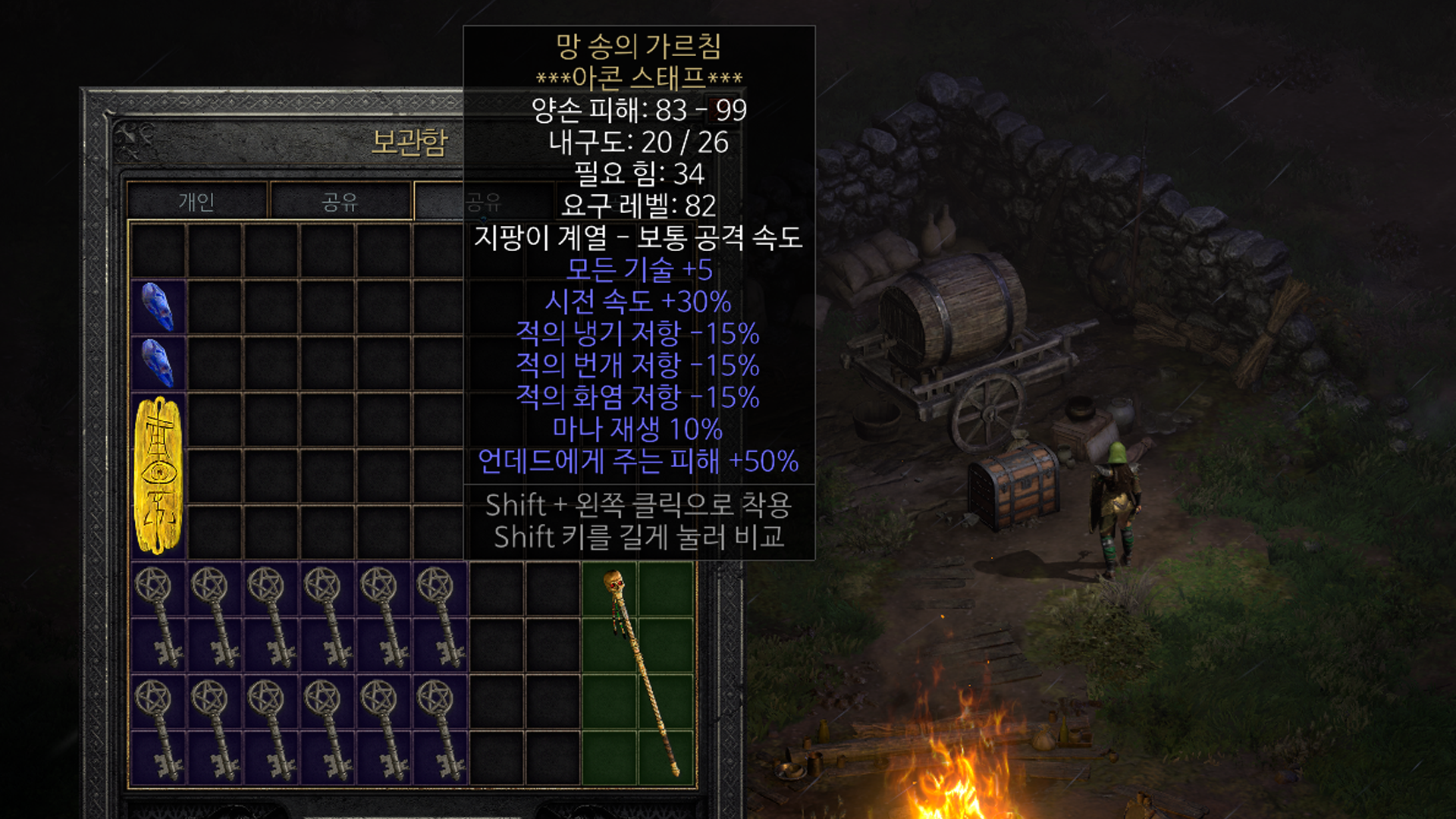
Task: Select the golden inscribed tablet item
Action: click(x=158, y=475)
